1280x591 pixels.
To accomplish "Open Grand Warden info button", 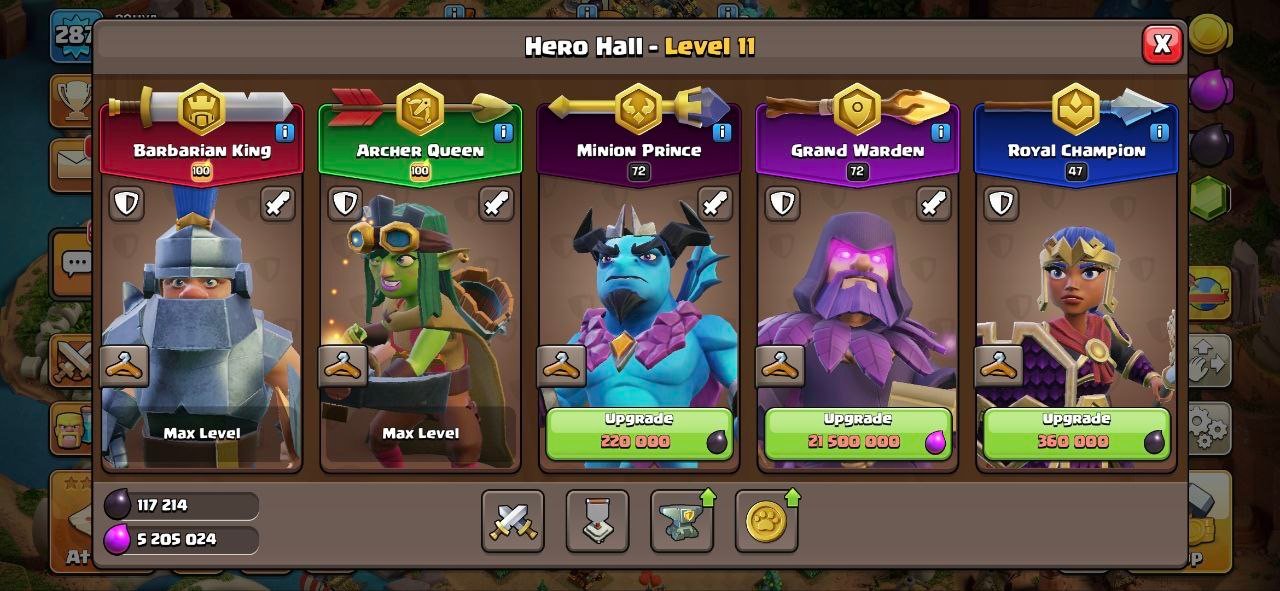I will point(940,132).
